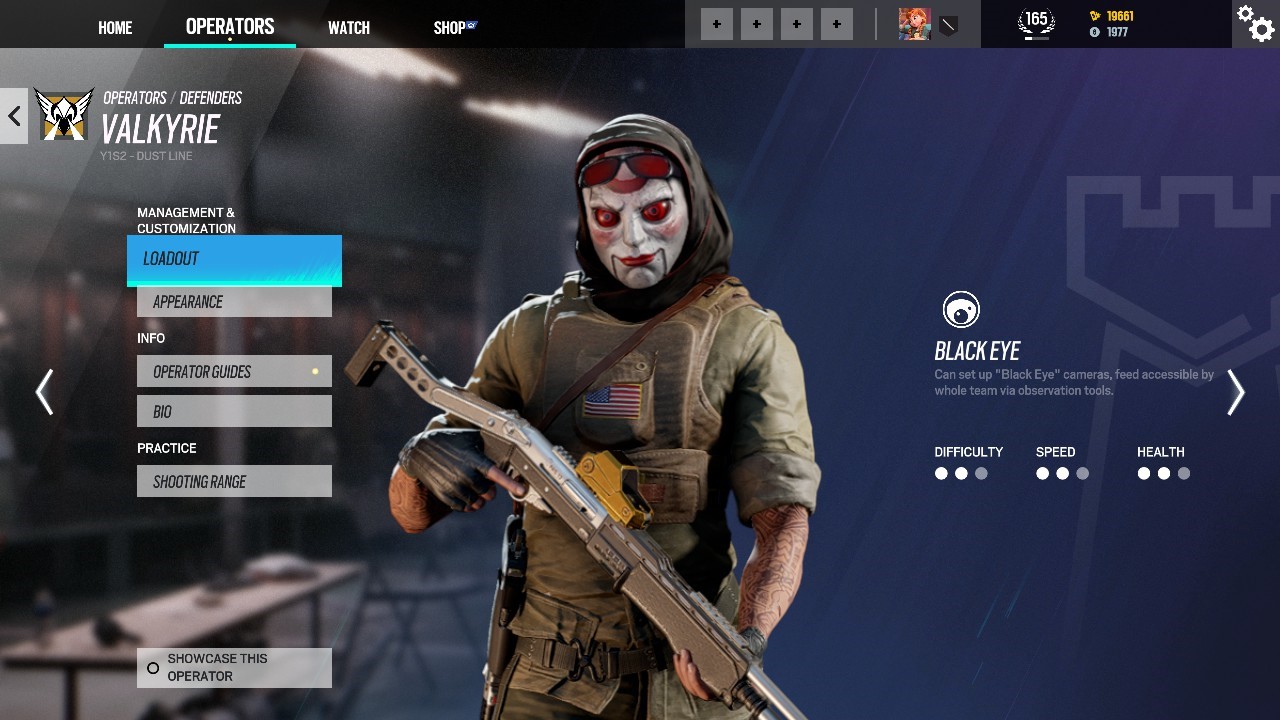Switch to the Watch tab
1280x720 pixels.
tap(349, 28)
